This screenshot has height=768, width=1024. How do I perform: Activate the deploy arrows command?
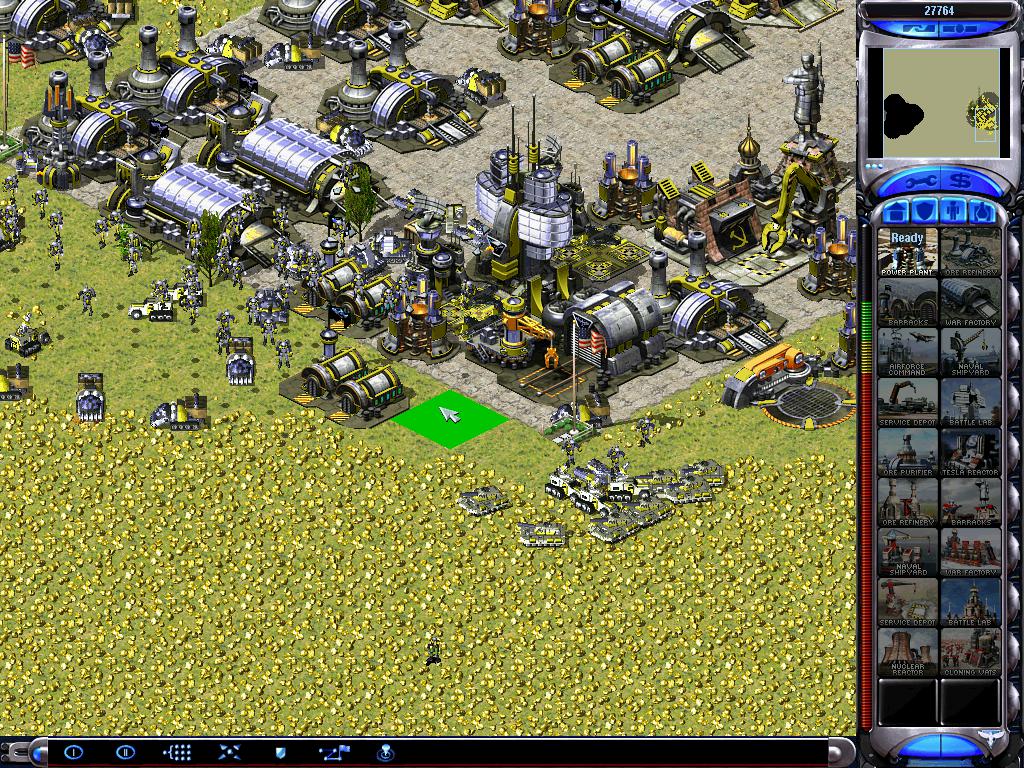tap(228, 752)
